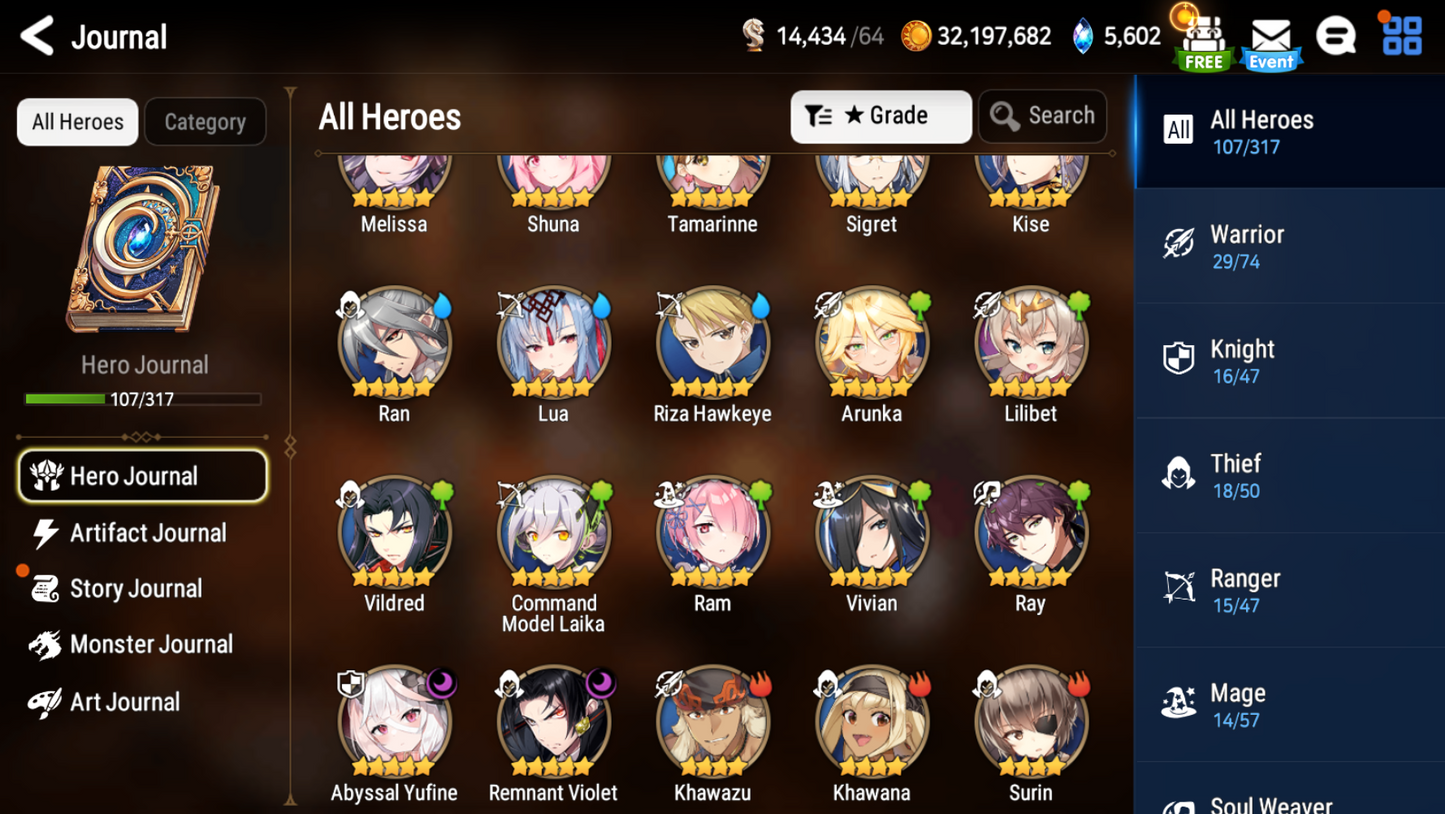
Task: Open the chat bubble icon
Action: [1336, 36]
